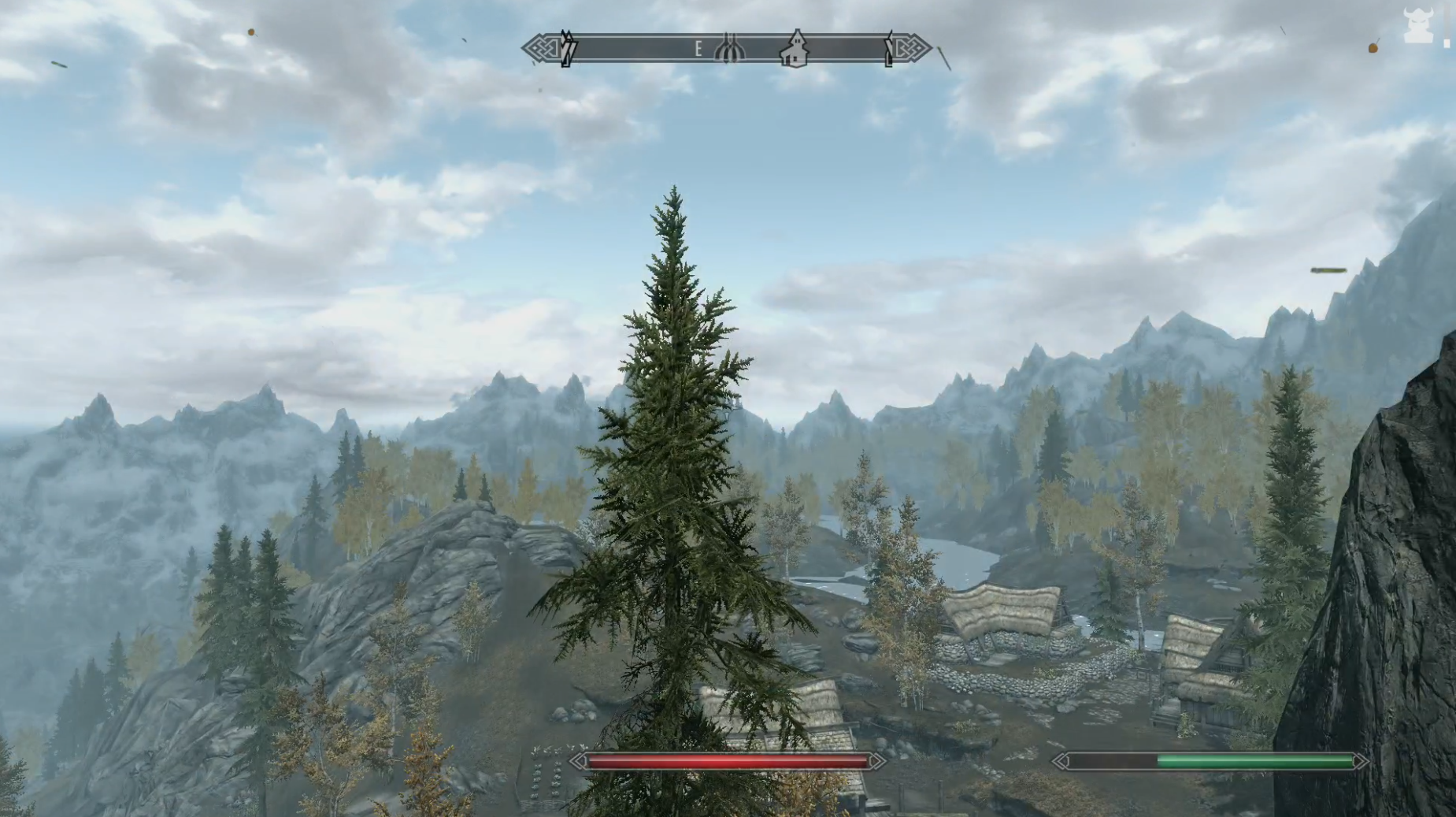
Task: Select the domed landmark marker on the compass
Action: tap(730, 49)
